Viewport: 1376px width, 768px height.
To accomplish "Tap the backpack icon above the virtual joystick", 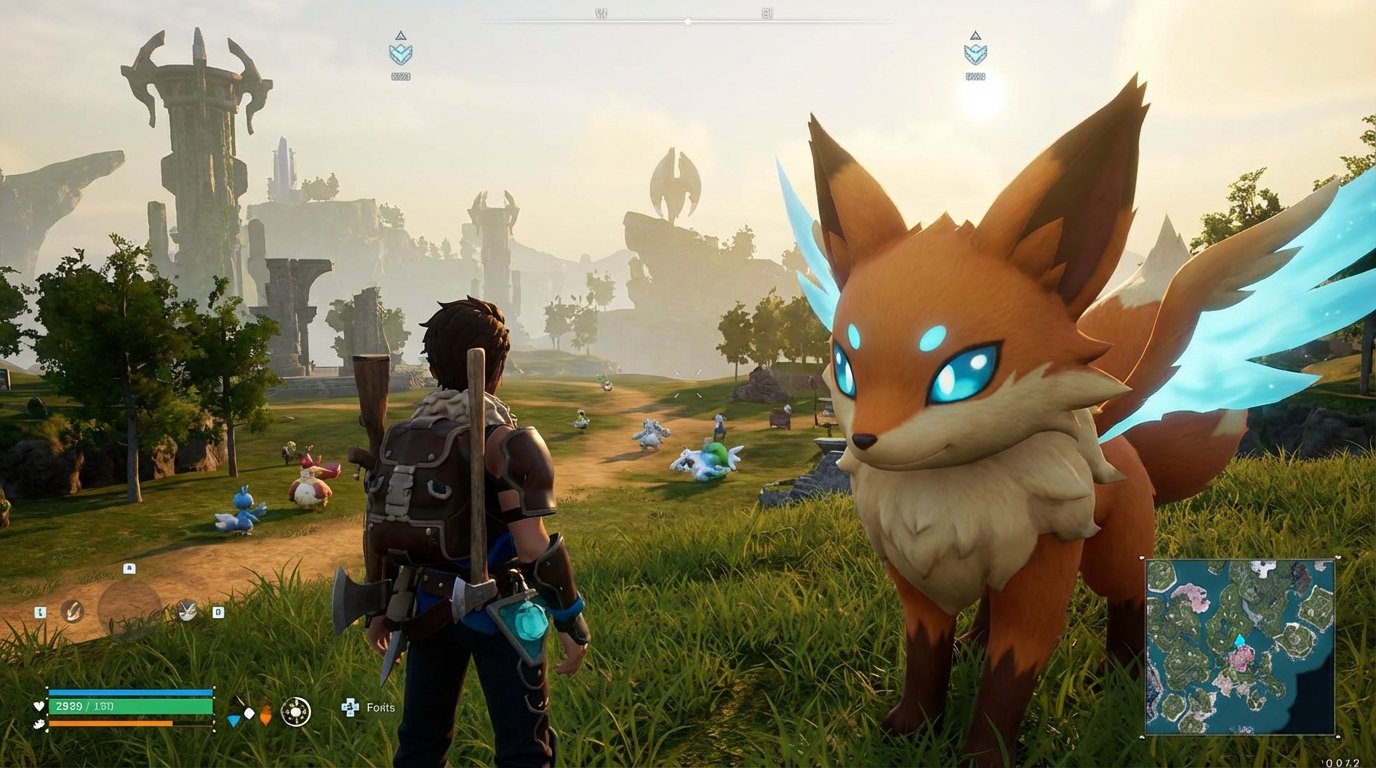I will pyautogui.click(x=129, y=568).
